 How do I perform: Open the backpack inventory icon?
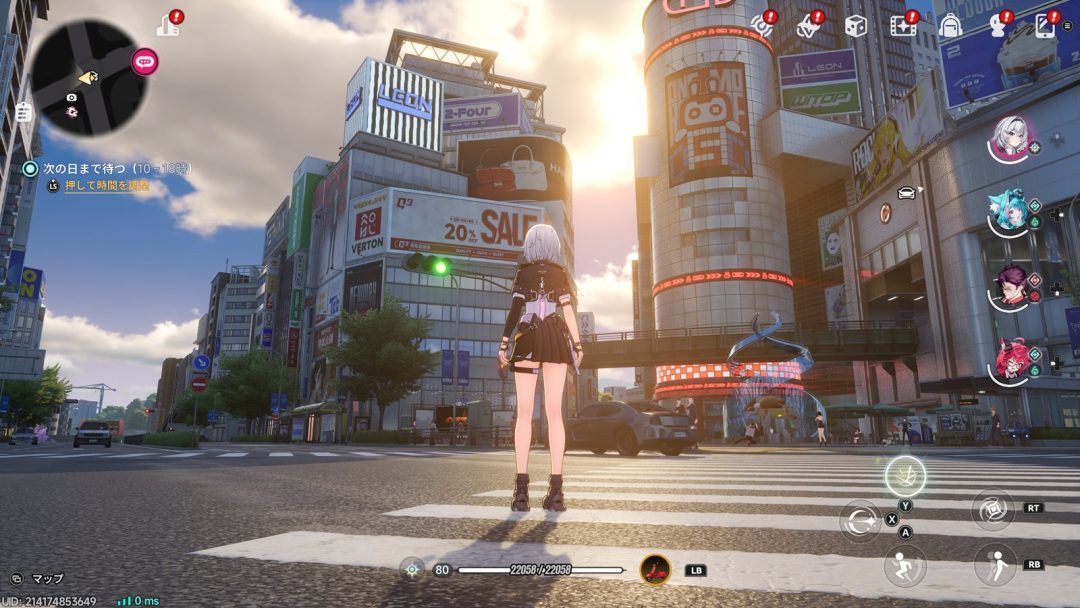[950, 26]
